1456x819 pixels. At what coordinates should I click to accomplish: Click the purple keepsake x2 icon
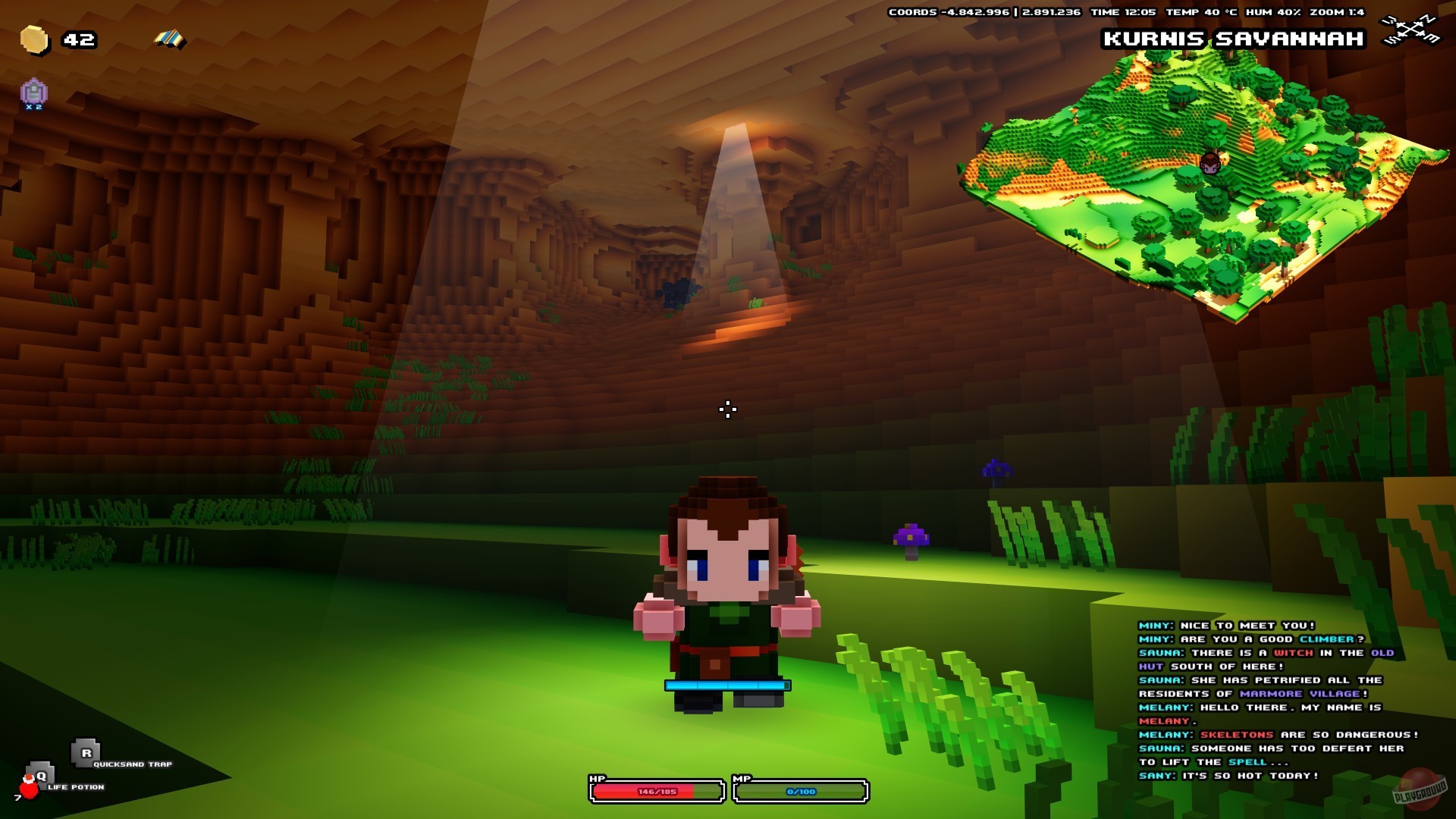tap(33, 91)
